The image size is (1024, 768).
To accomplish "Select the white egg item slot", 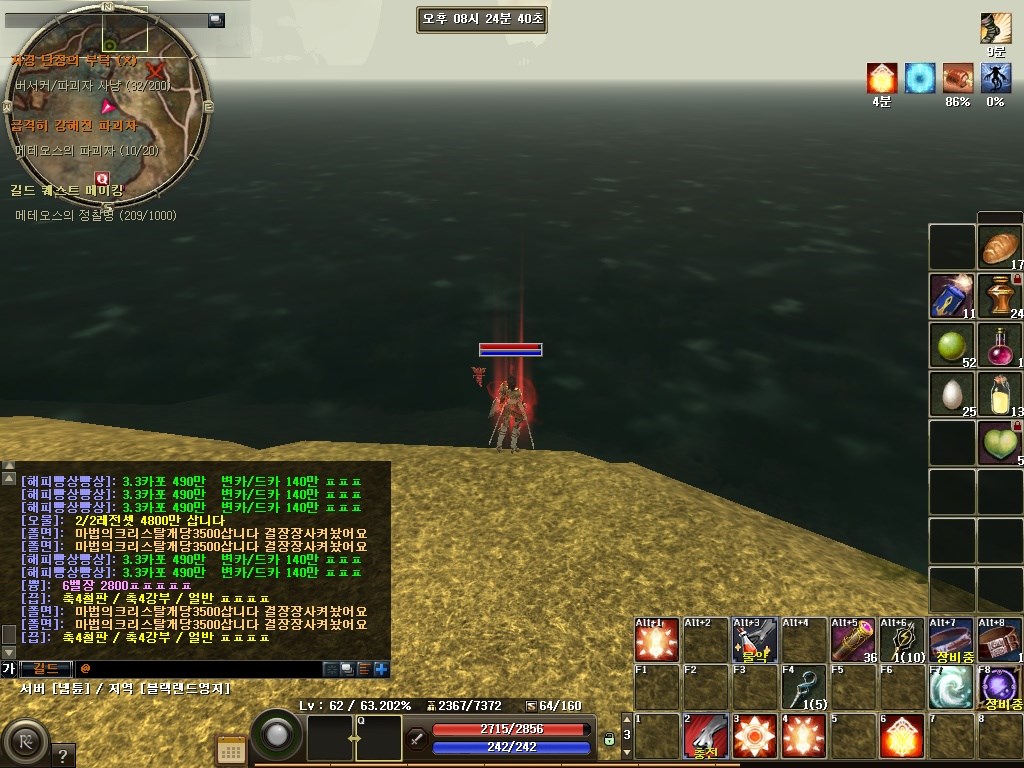I will pos(952,394).
